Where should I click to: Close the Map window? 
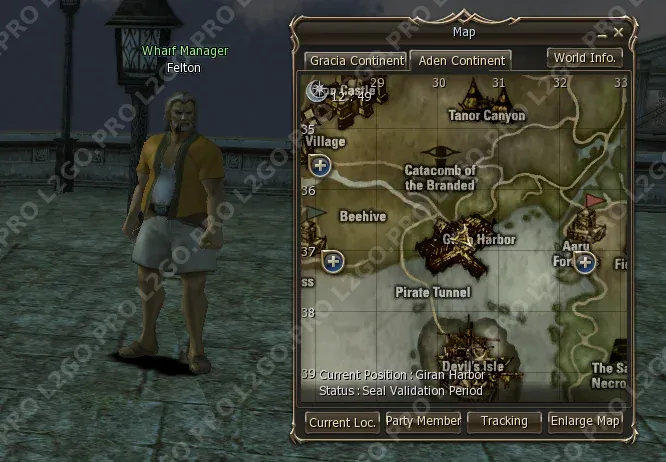(x=619, y=31)
